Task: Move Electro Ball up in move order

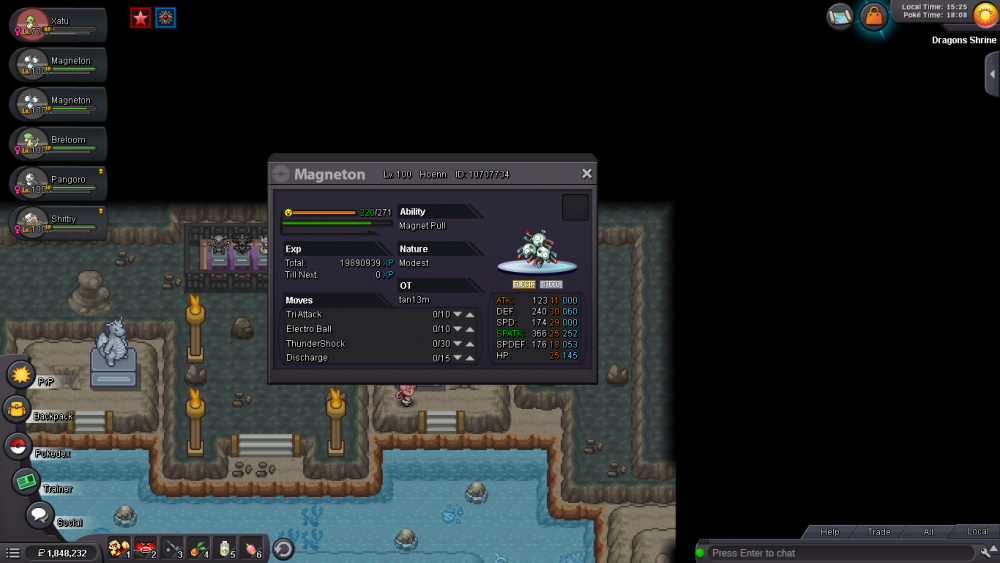Action: [x=470, y=329]
